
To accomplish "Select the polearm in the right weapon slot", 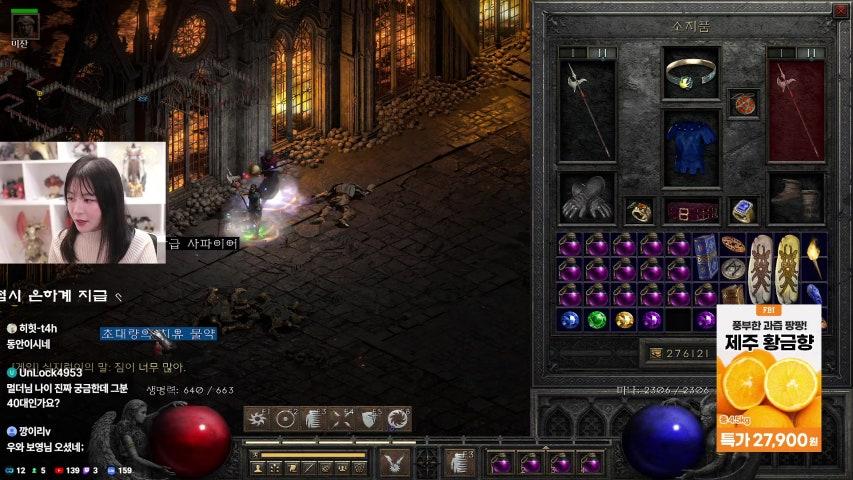I will [796, 108].
